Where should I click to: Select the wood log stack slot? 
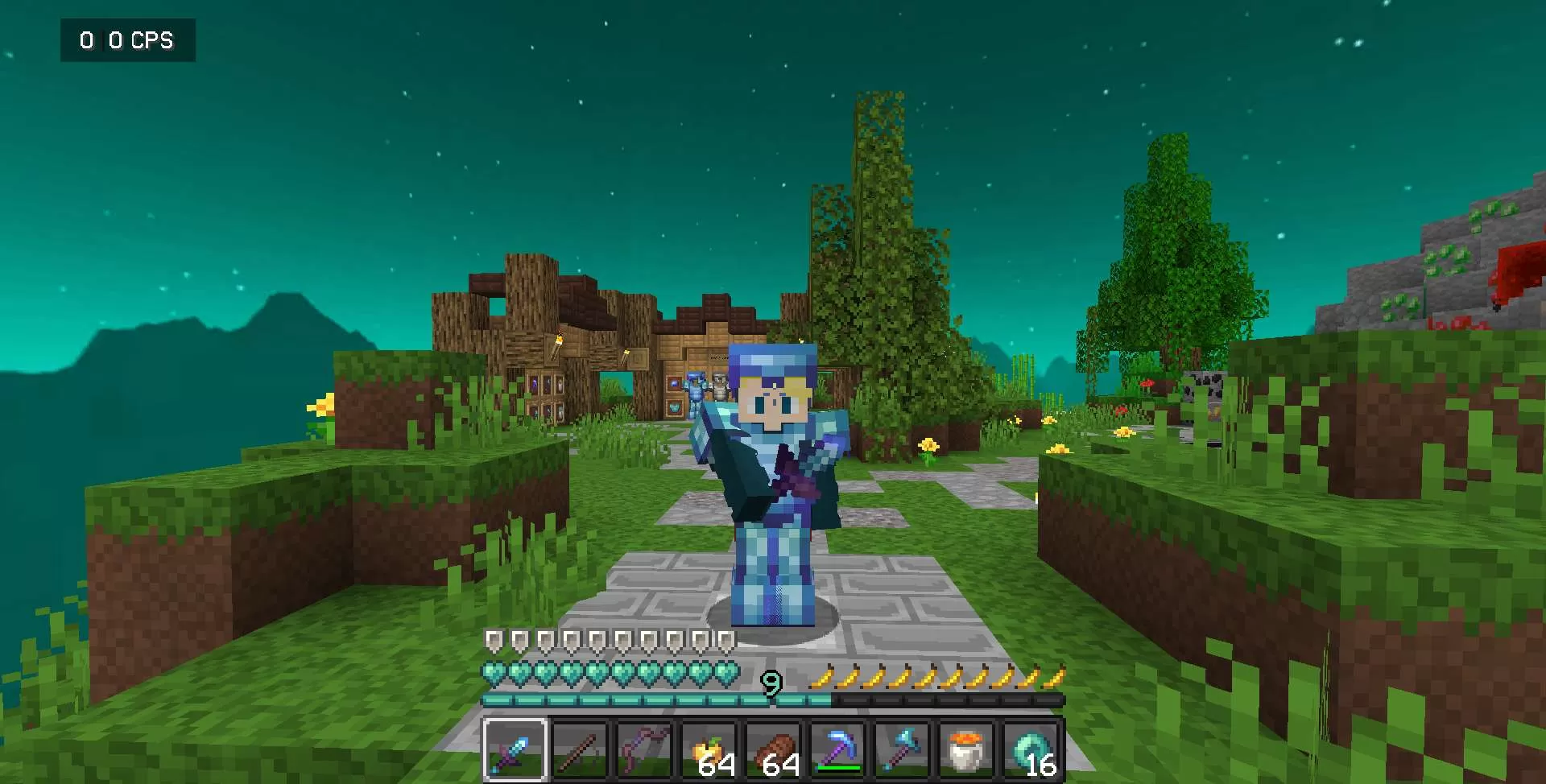click(773, 751)
